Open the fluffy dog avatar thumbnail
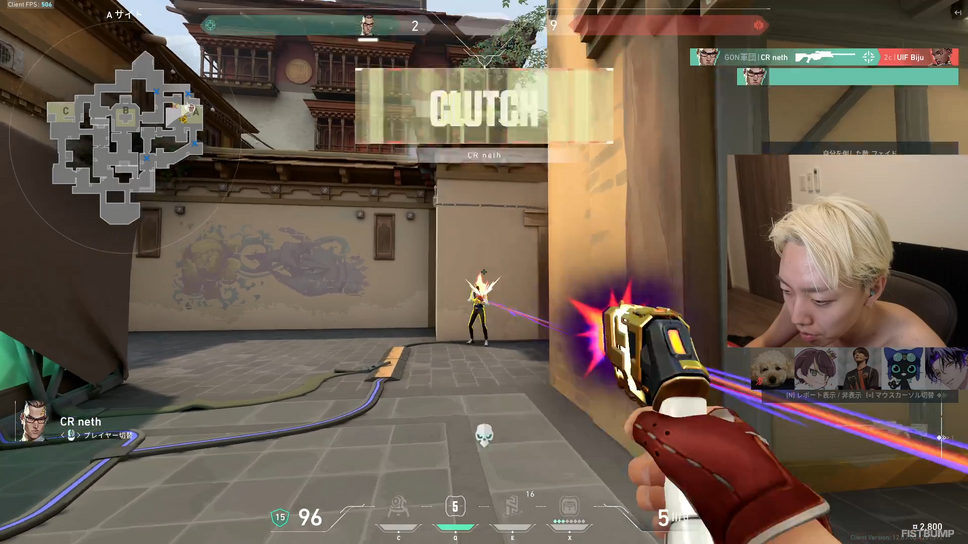Image resolution: width=968 pixels, height=544 pixels. tap(771, 367)
